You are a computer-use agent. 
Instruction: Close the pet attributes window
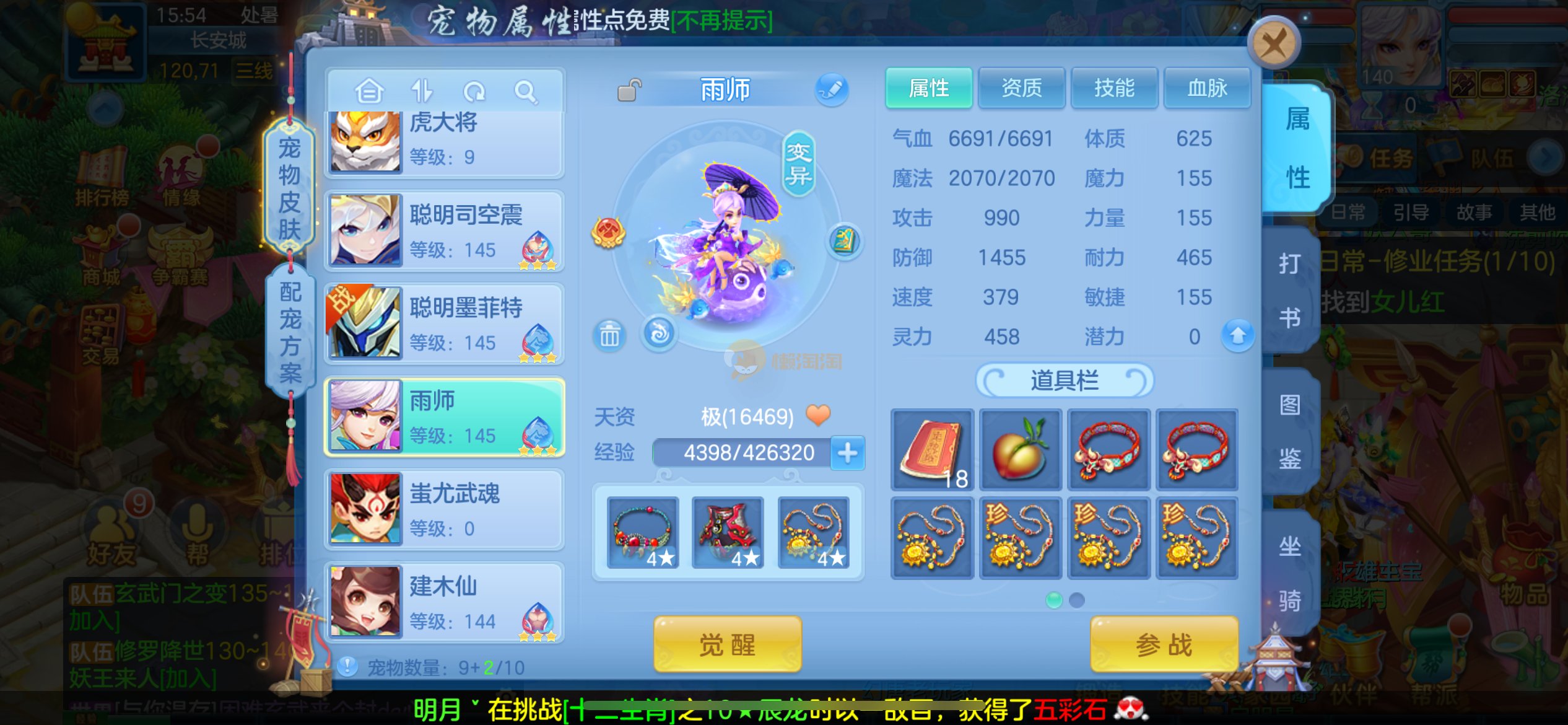pos(1273,43)
